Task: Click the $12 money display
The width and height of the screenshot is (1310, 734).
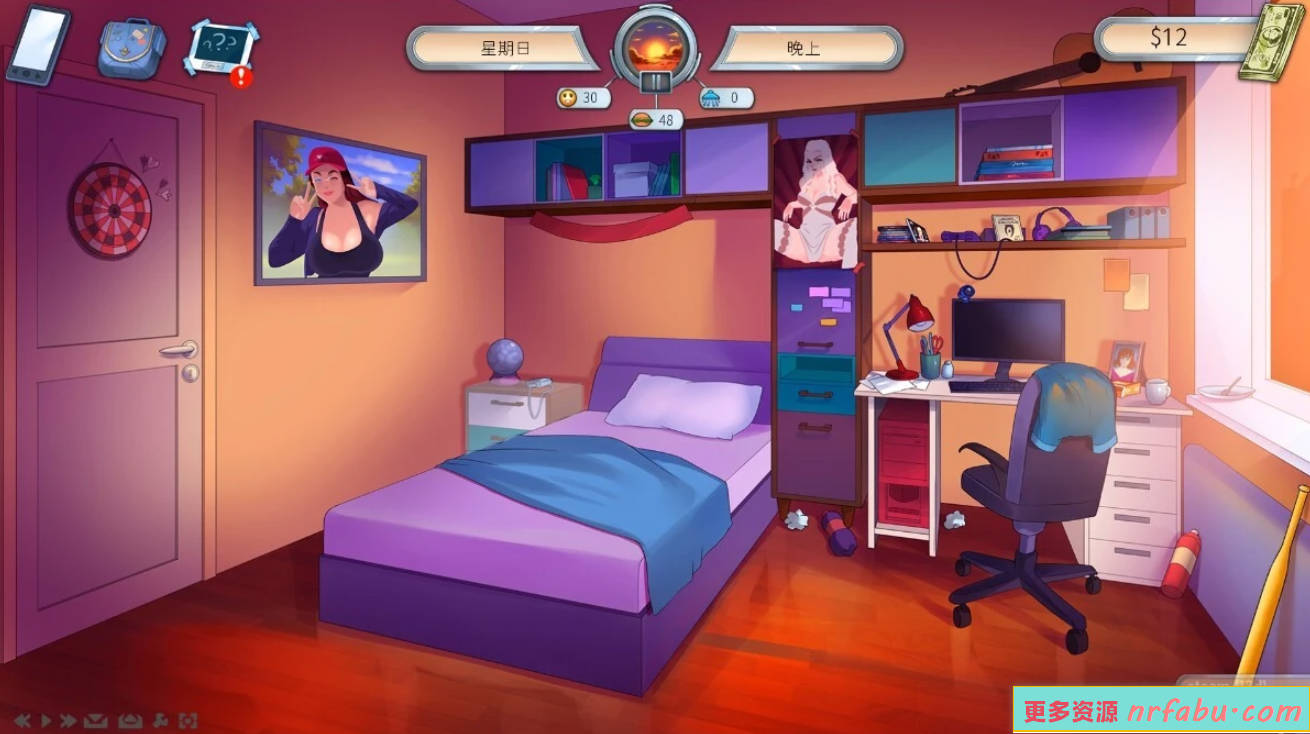Action: pyautogui.click(x=1168, y=38)
